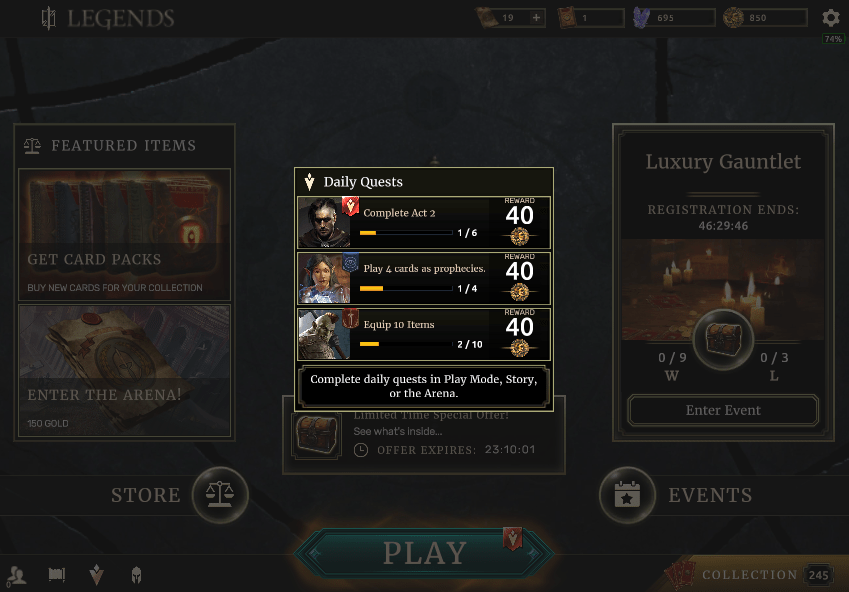The width and height of the screenshot is (849, 592).
Task: Enter the Luxury Gauntlet event
Action: coord(723,410)
